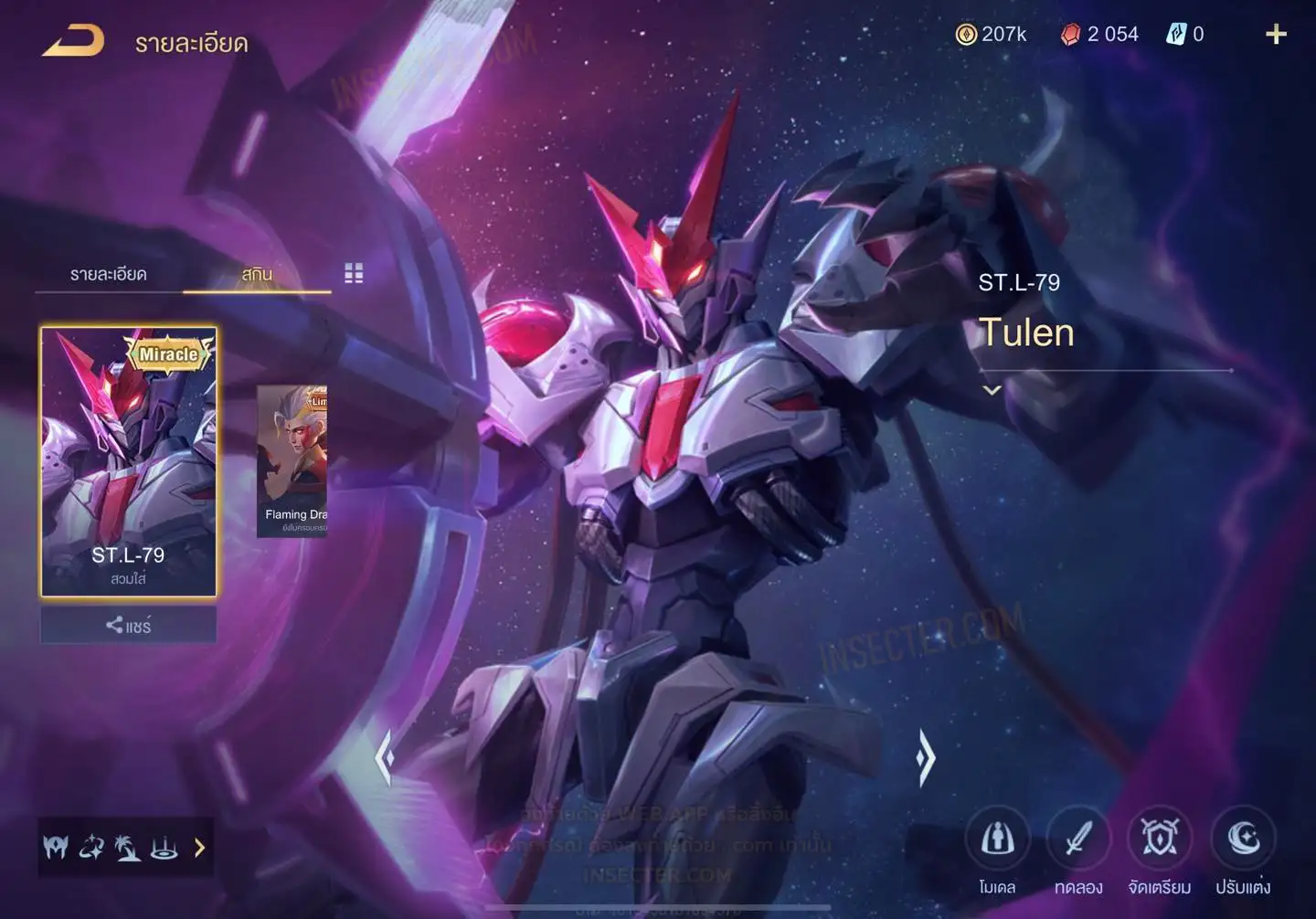
Task: Add currency with the plus button
Action: 1276,35
